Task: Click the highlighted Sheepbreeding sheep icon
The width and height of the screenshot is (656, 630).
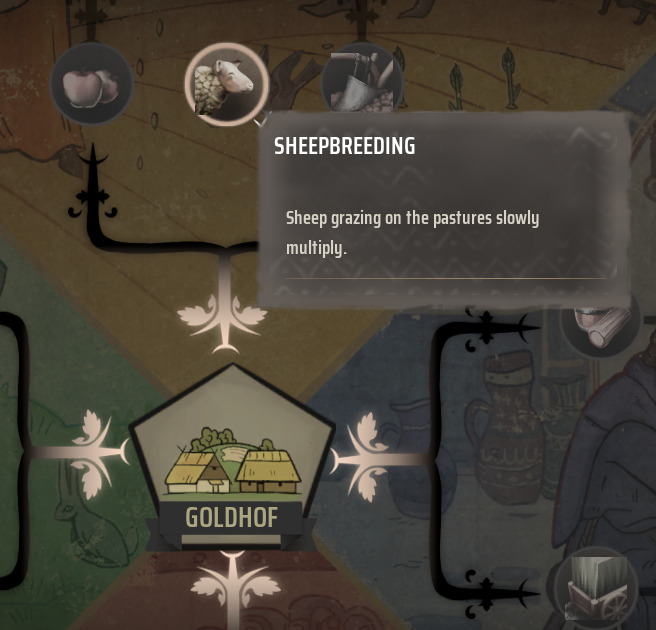Action: pyautogui.click(x=227, y=85)
